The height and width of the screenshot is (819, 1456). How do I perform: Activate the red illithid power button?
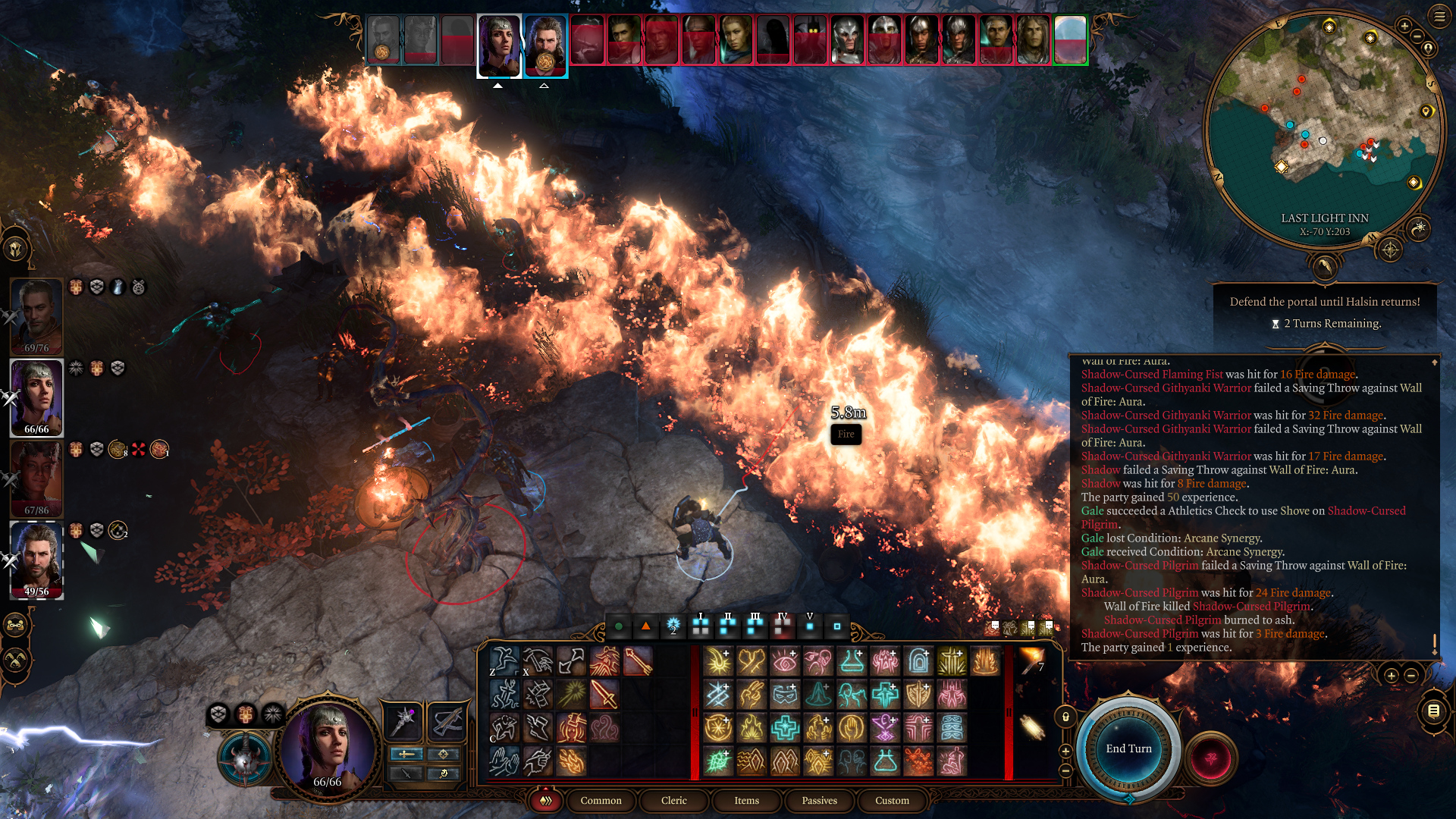(x=1210, y=758)
